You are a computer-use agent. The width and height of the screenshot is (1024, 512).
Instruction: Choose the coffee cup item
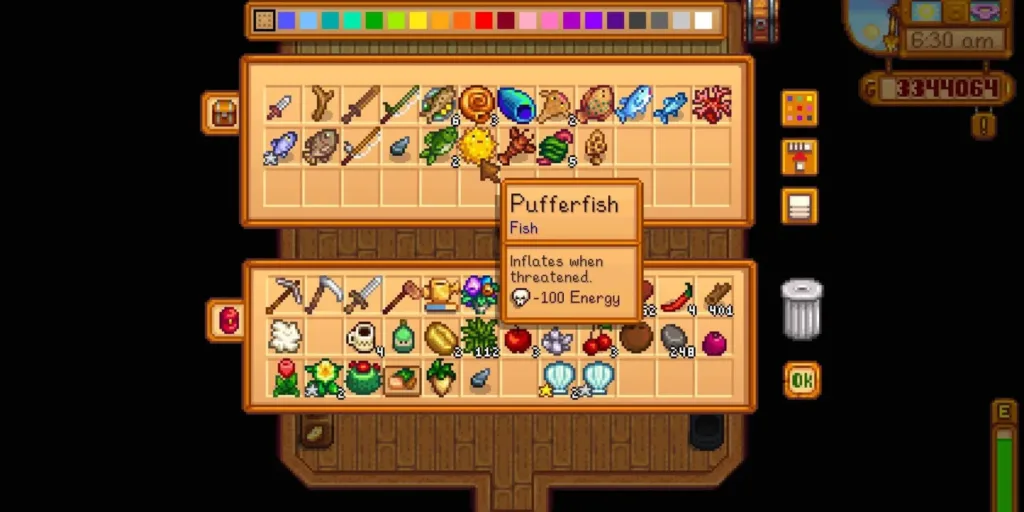click(362, 337)
